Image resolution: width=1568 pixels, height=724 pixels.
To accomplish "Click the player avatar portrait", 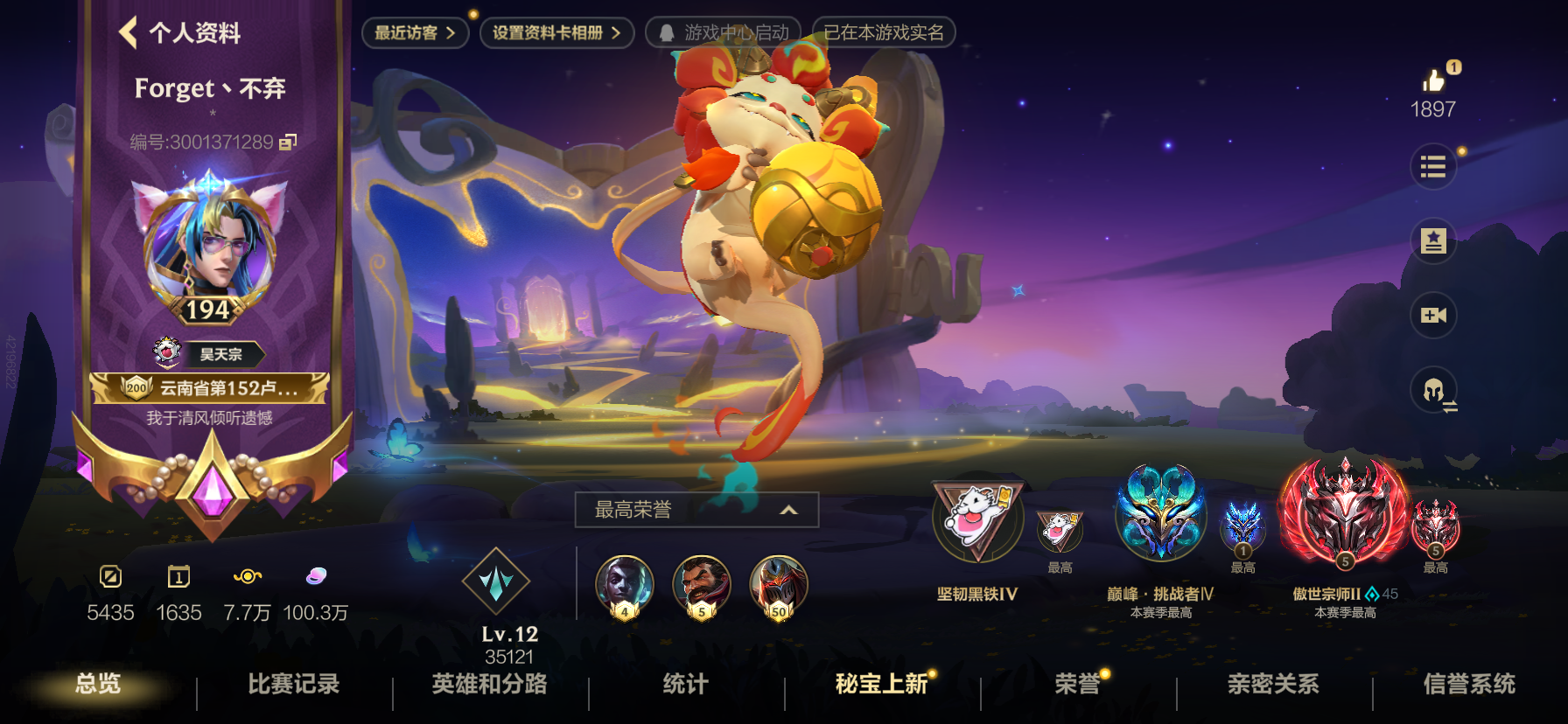I will [x=210, y=240].
